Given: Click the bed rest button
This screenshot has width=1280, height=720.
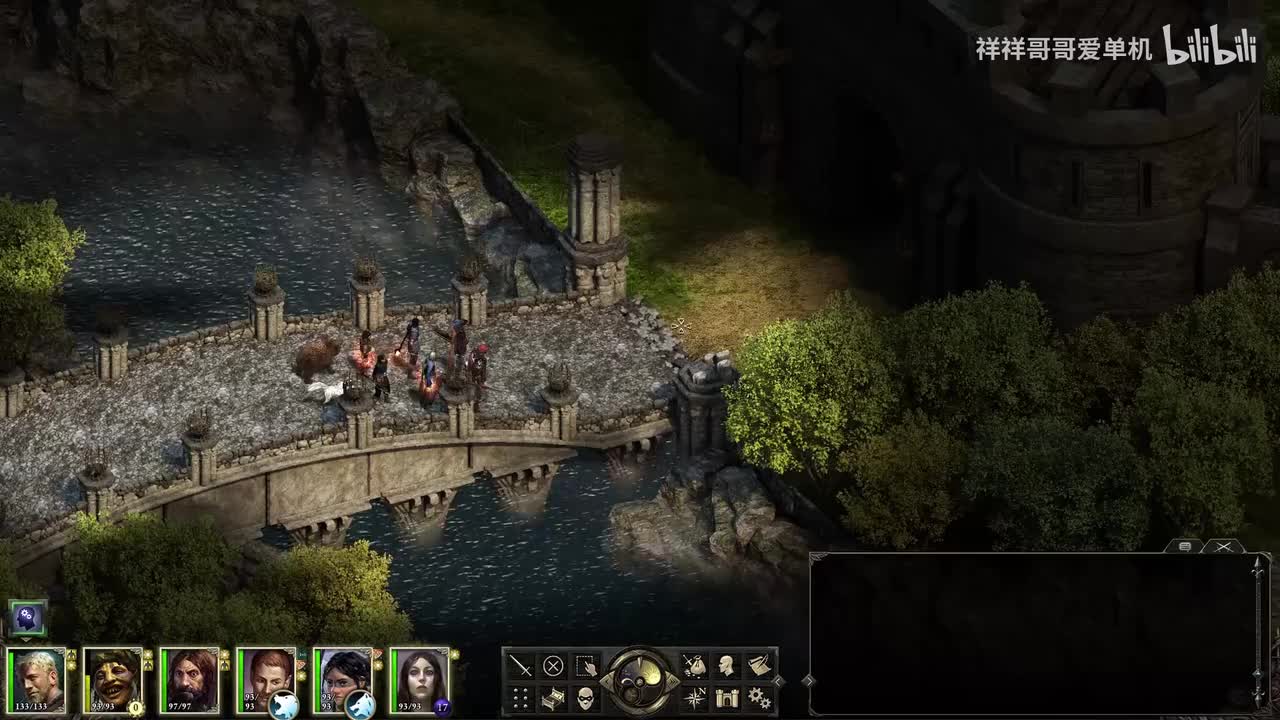Looking at the screenshot, I should pos(553,698).
